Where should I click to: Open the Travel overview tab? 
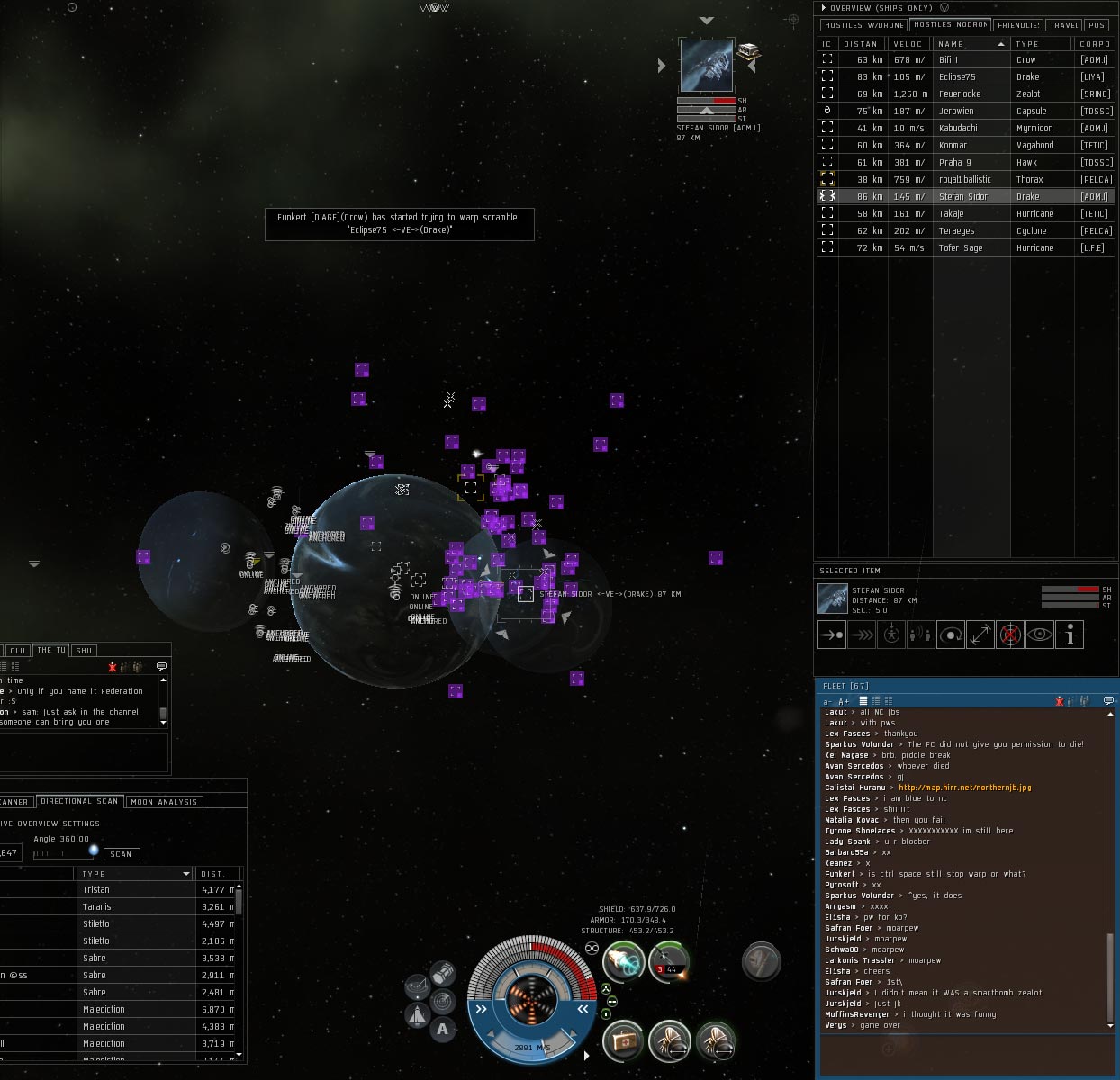(1063, 25)
